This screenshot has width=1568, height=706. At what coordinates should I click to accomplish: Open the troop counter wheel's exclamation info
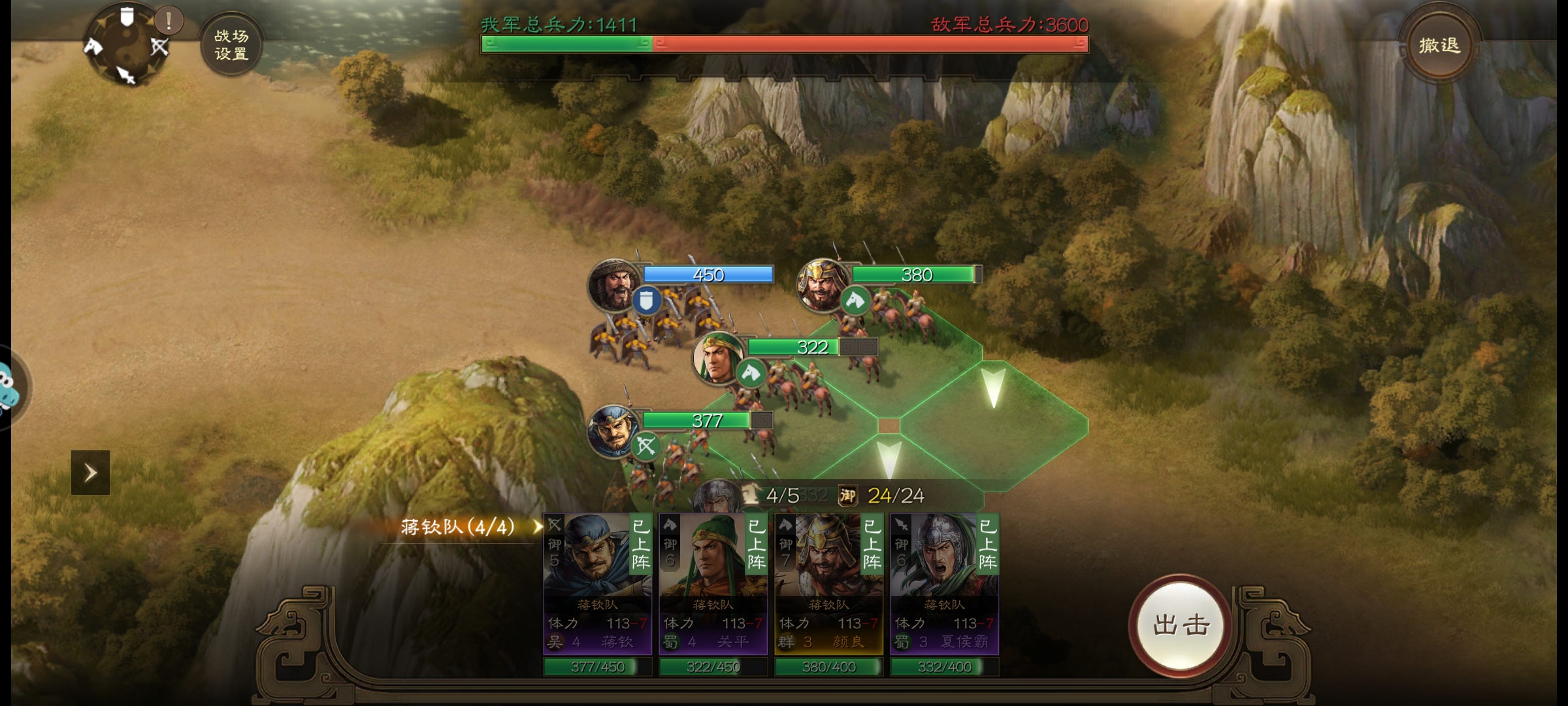click(x=169, y=21)
